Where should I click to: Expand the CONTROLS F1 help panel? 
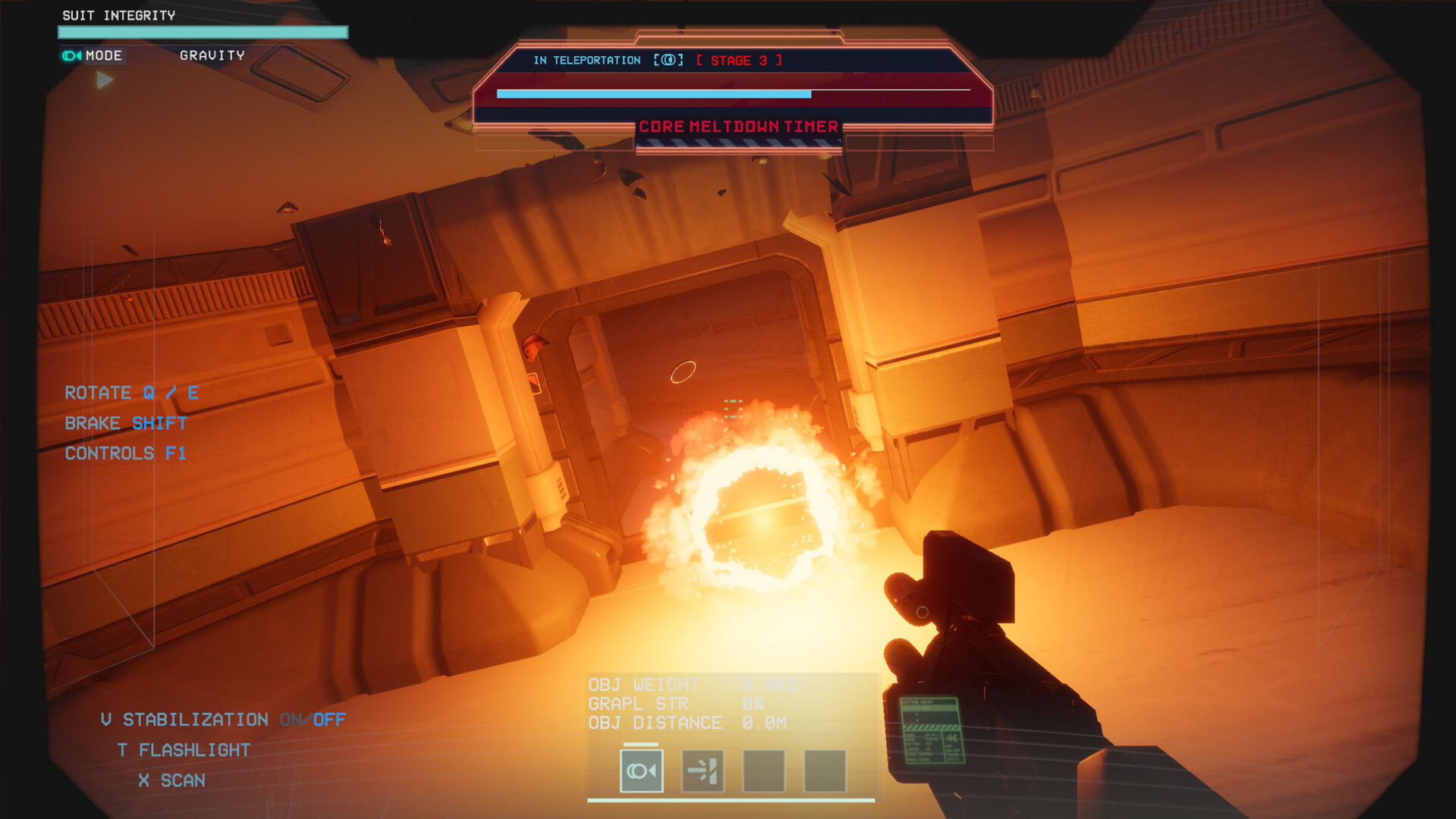tap(126, 453)
